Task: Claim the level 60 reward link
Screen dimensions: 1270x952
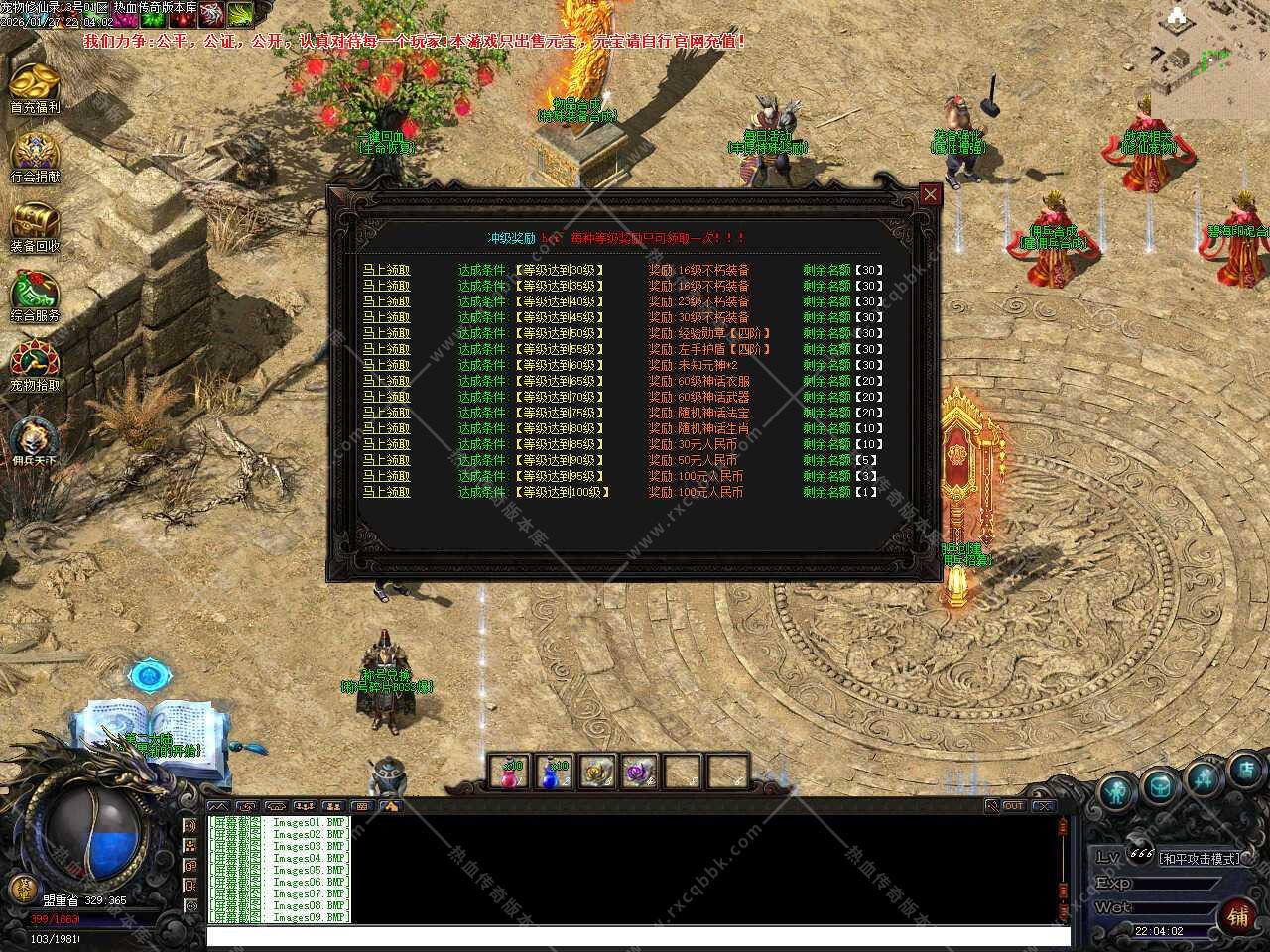Action: (386, 365)
